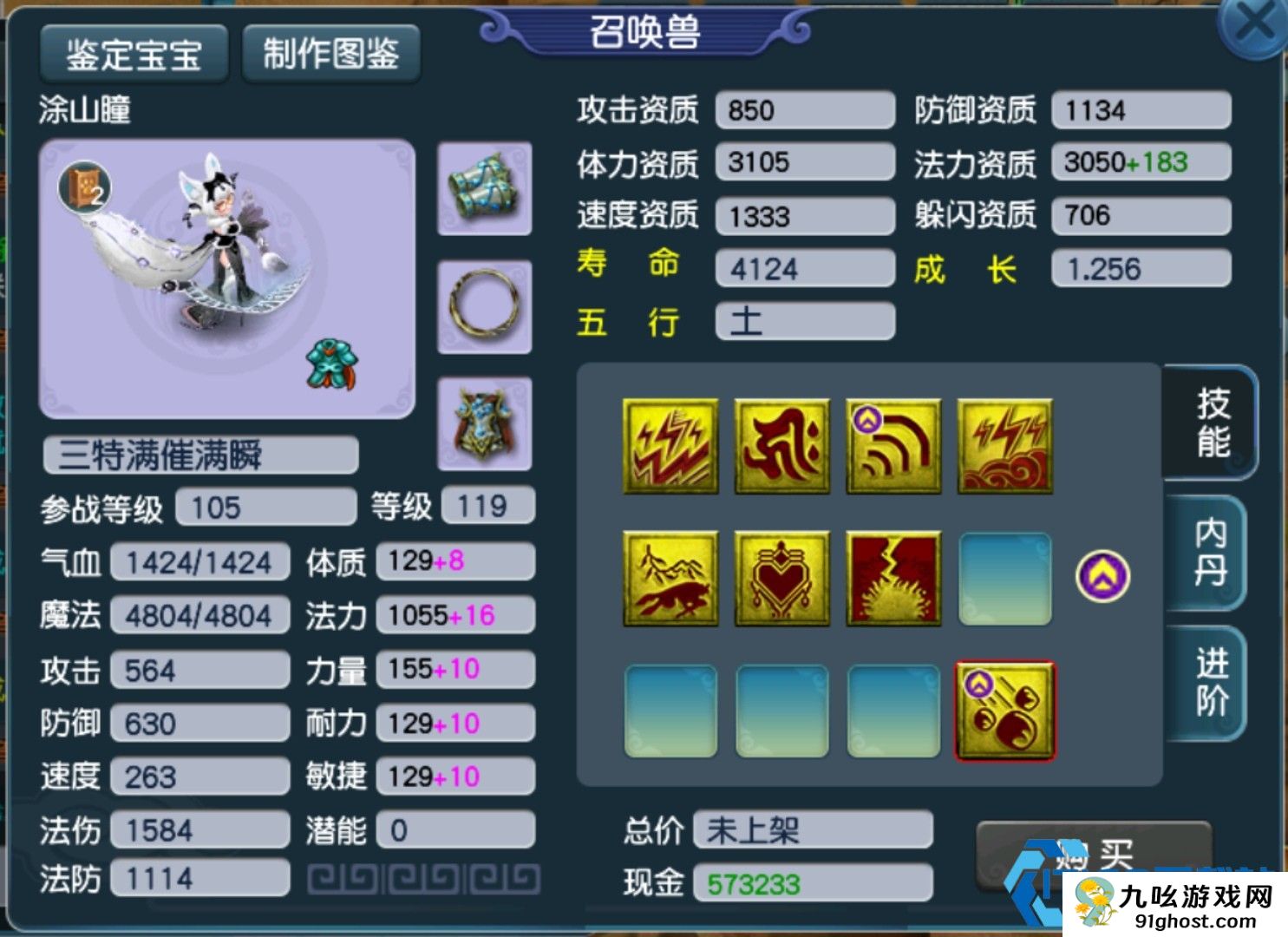Image resolution: width=1288 pixels, height=937 pixels.
Task: Click the pet 涂山瞳 portrait
Action: pyautogui.click(x=226, y=278)
